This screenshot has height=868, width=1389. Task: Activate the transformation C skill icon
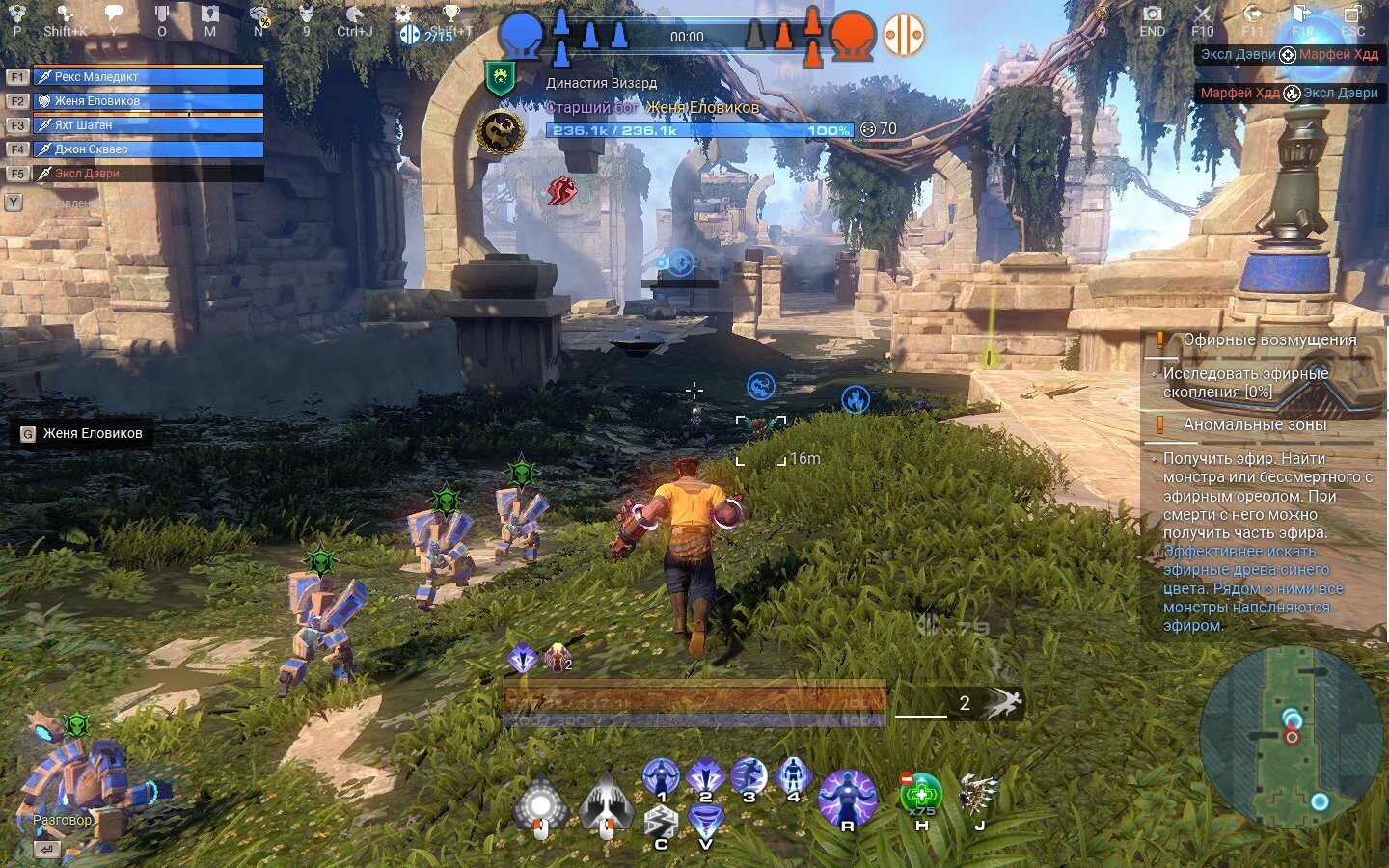(x=661, y=822)
